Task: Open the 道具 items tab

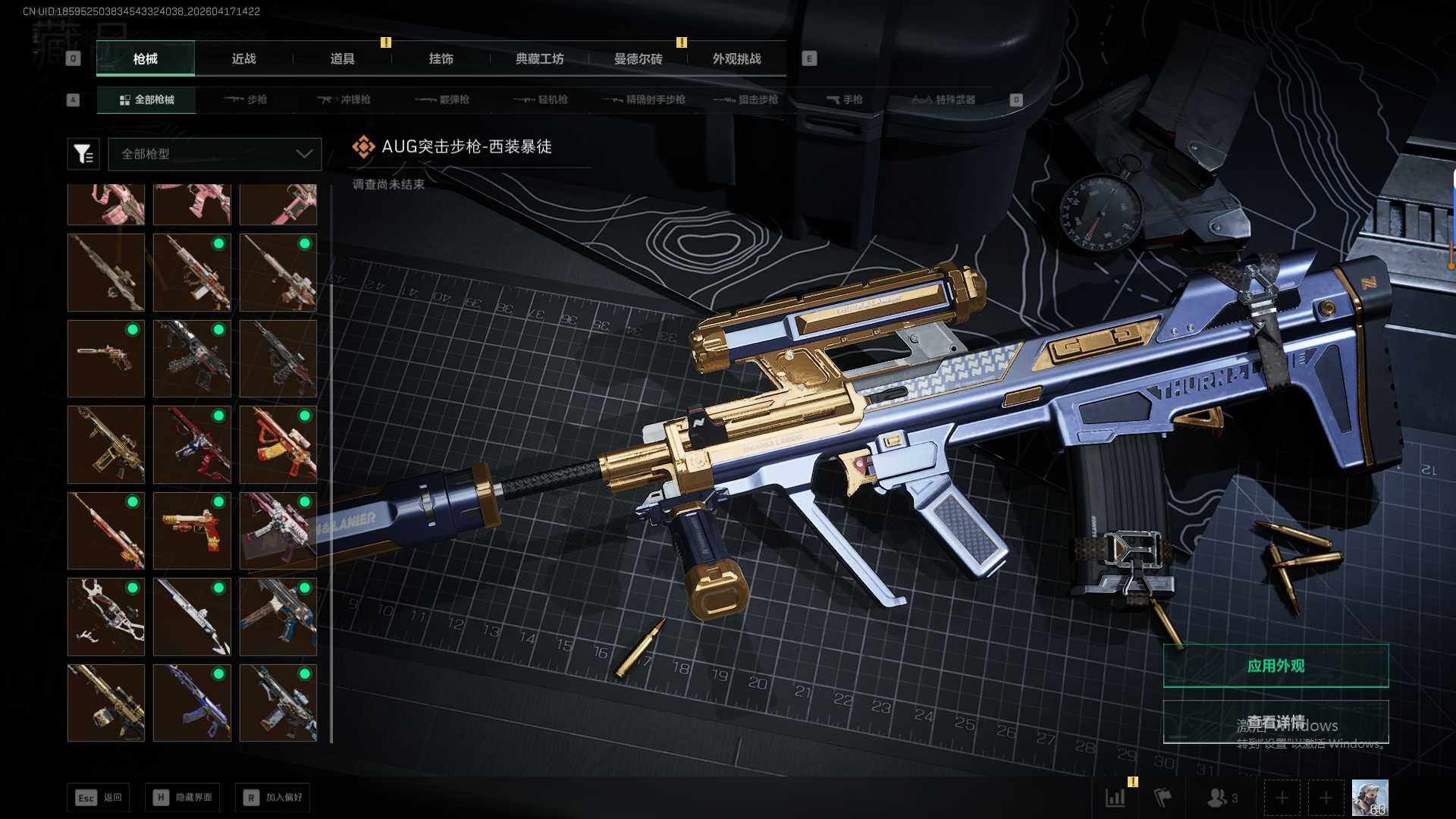Action: click(342, 58)
